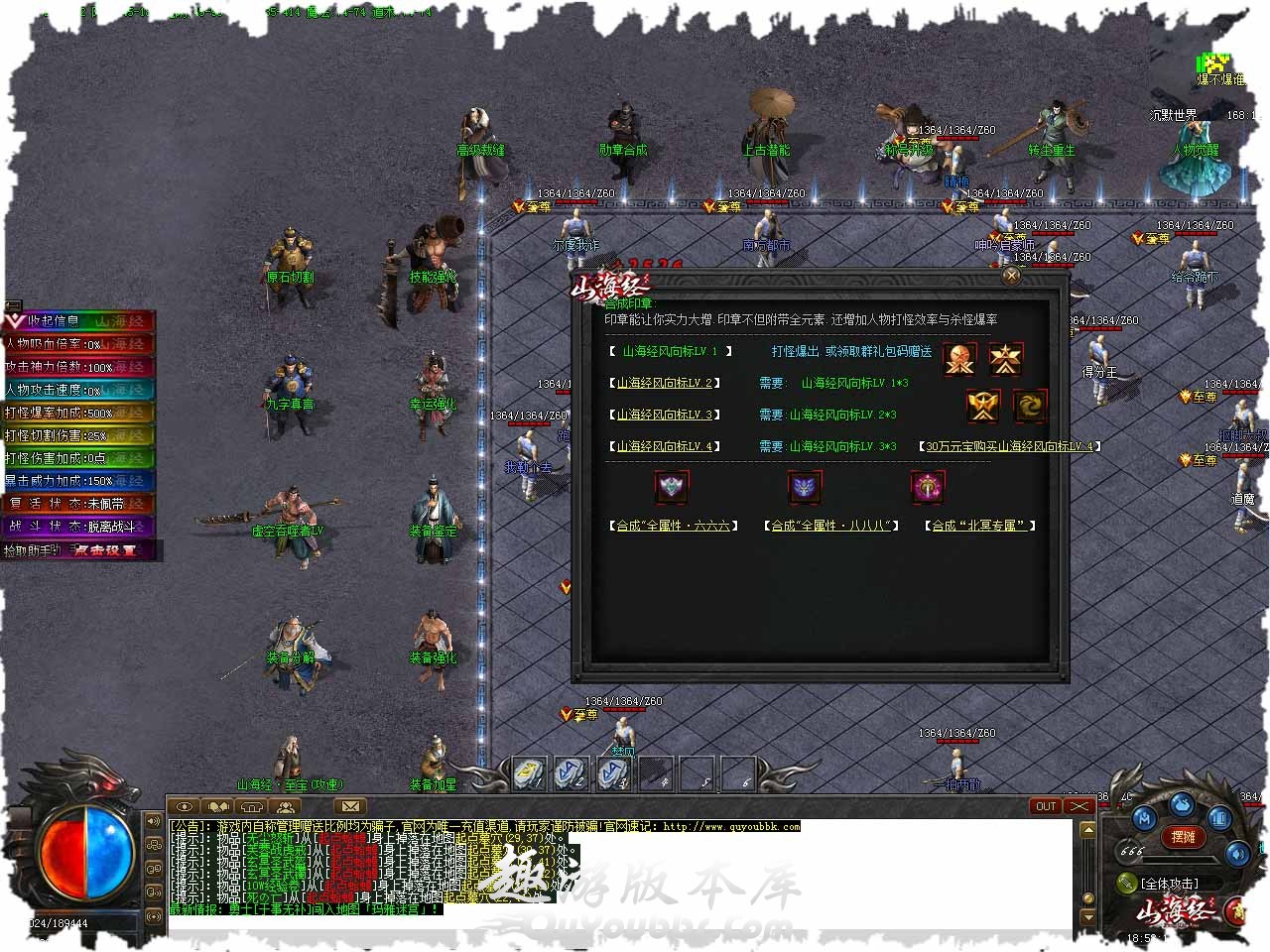
Task: Buy 山海经风向标LV.4 with 30万元宝
Action: [x=1010, y=446]
